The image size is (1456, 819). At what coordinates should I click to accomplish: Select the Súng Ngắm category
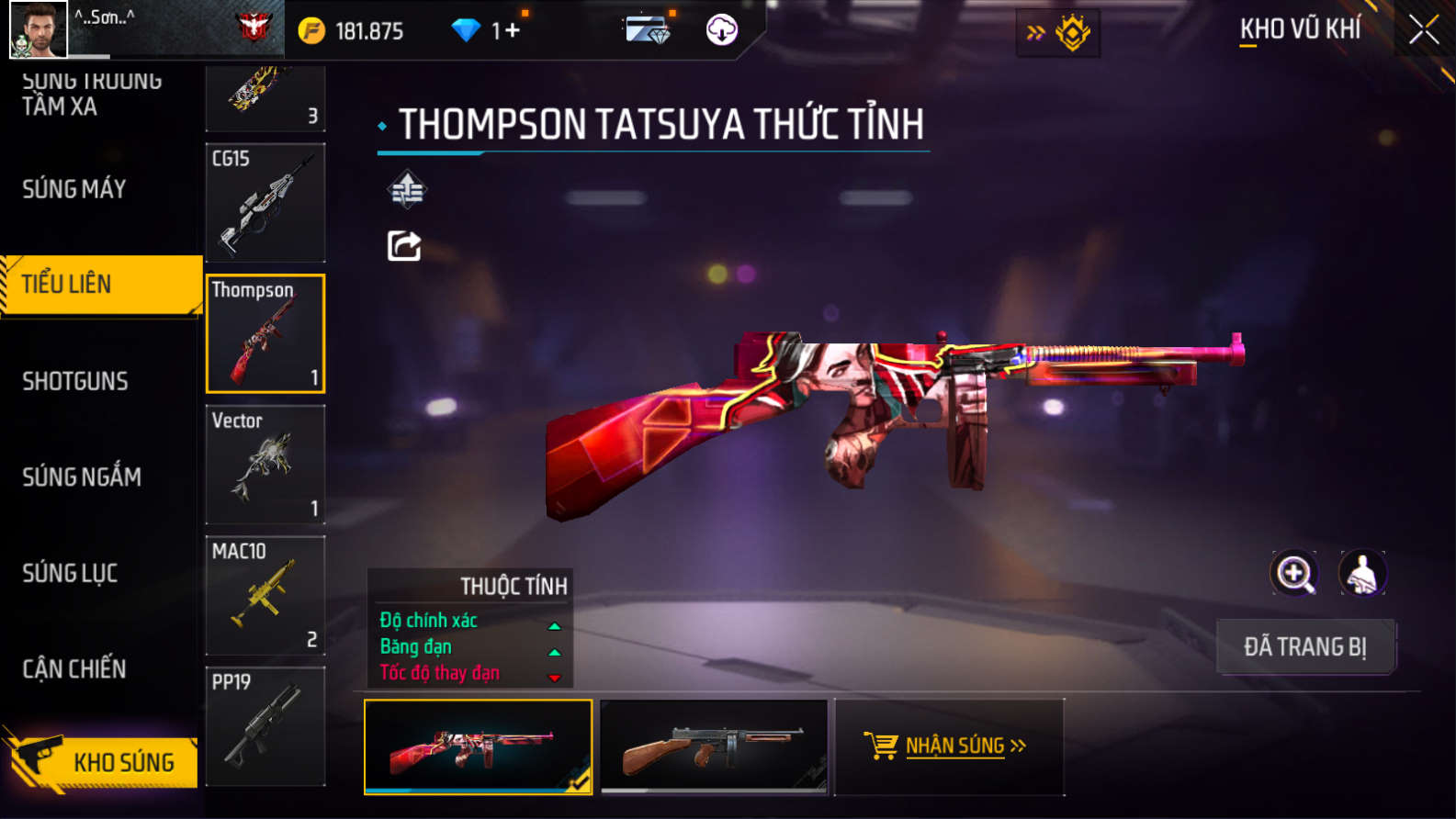click(x=82, y=477)
